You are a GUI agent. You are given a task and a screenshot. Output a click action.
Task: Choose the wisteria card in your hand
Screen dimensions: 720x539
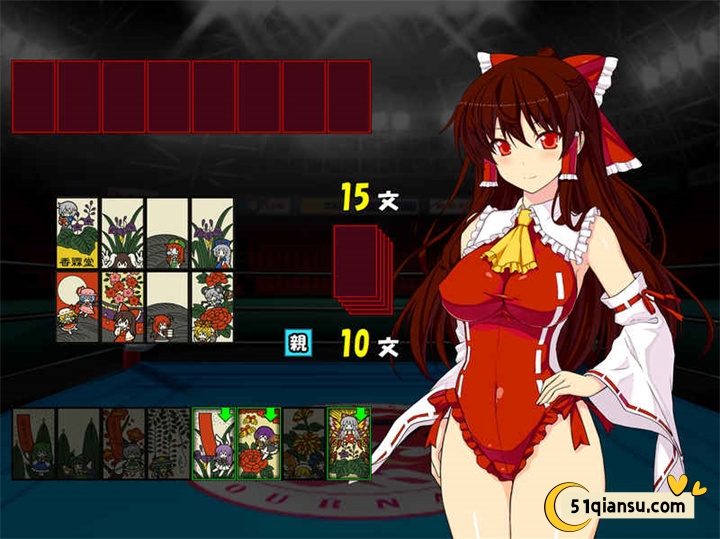(168, 444)
